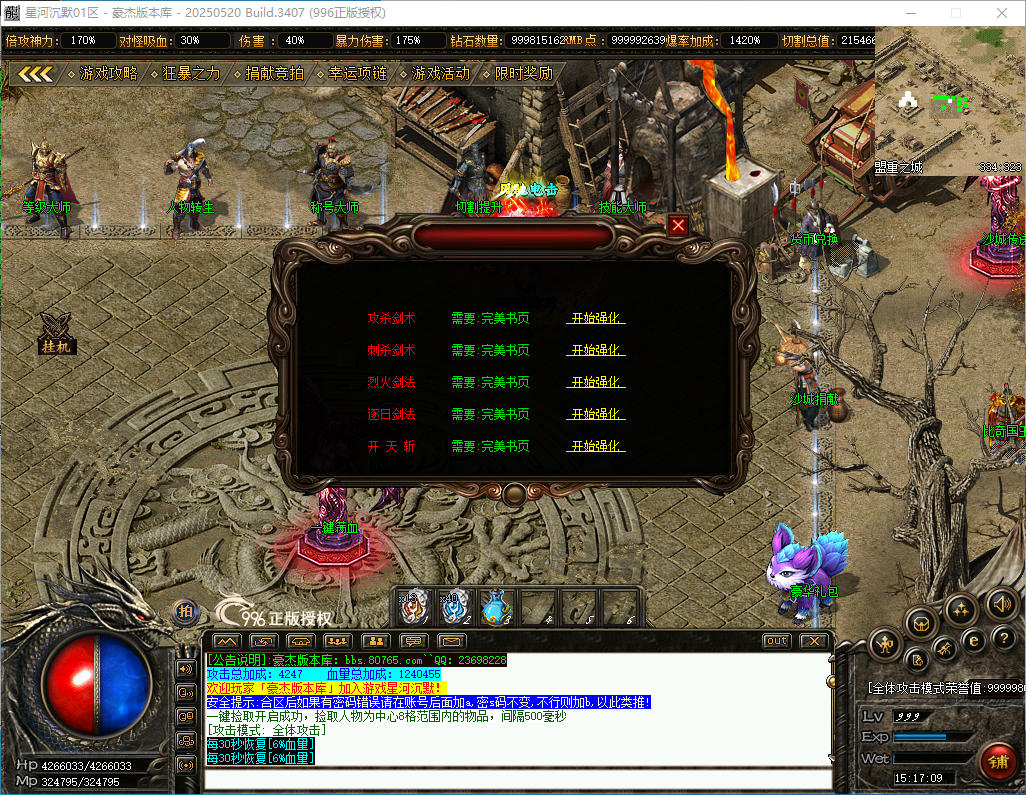Screen dimensions: 1026x795
Task: Use the blue potion flask in hotbar
Action: [x=495, y=606]
